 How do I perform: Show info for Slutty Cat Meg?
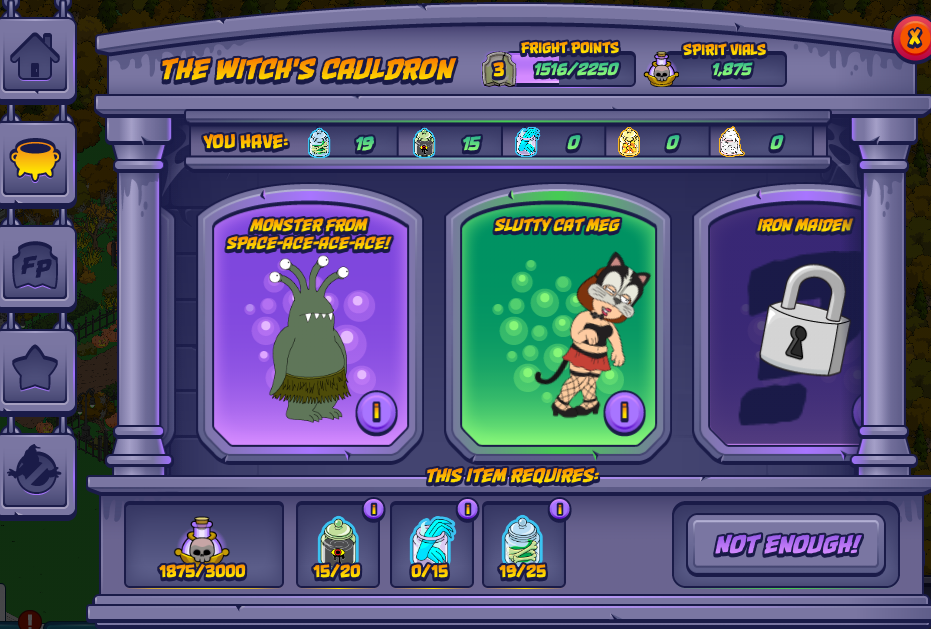point(624,411)
